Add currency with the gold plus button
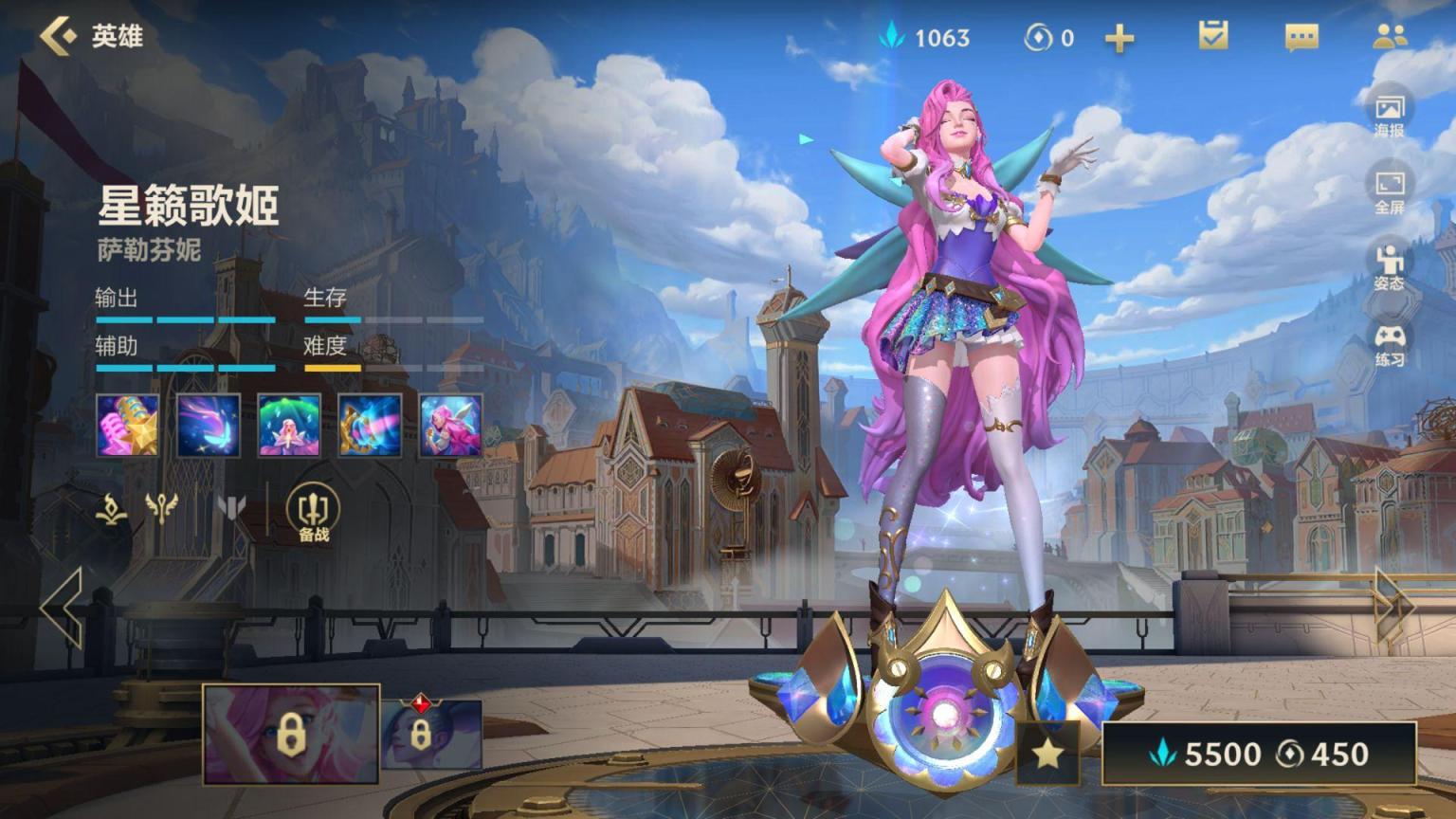Screen dimensions: 1456x819 [x=1119, y=38]
